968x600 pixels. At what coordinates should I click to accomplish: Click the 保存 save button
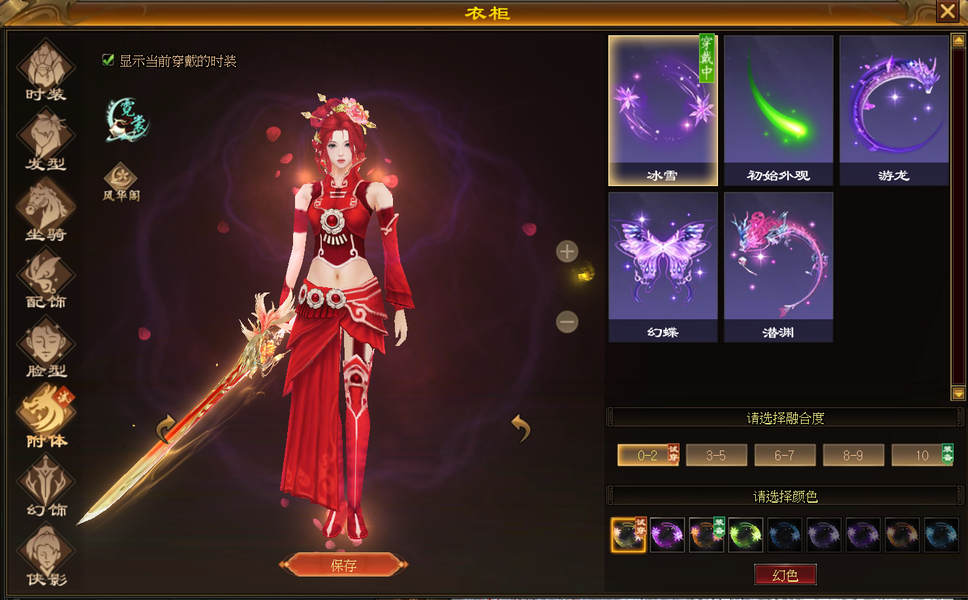pos(343,565)
